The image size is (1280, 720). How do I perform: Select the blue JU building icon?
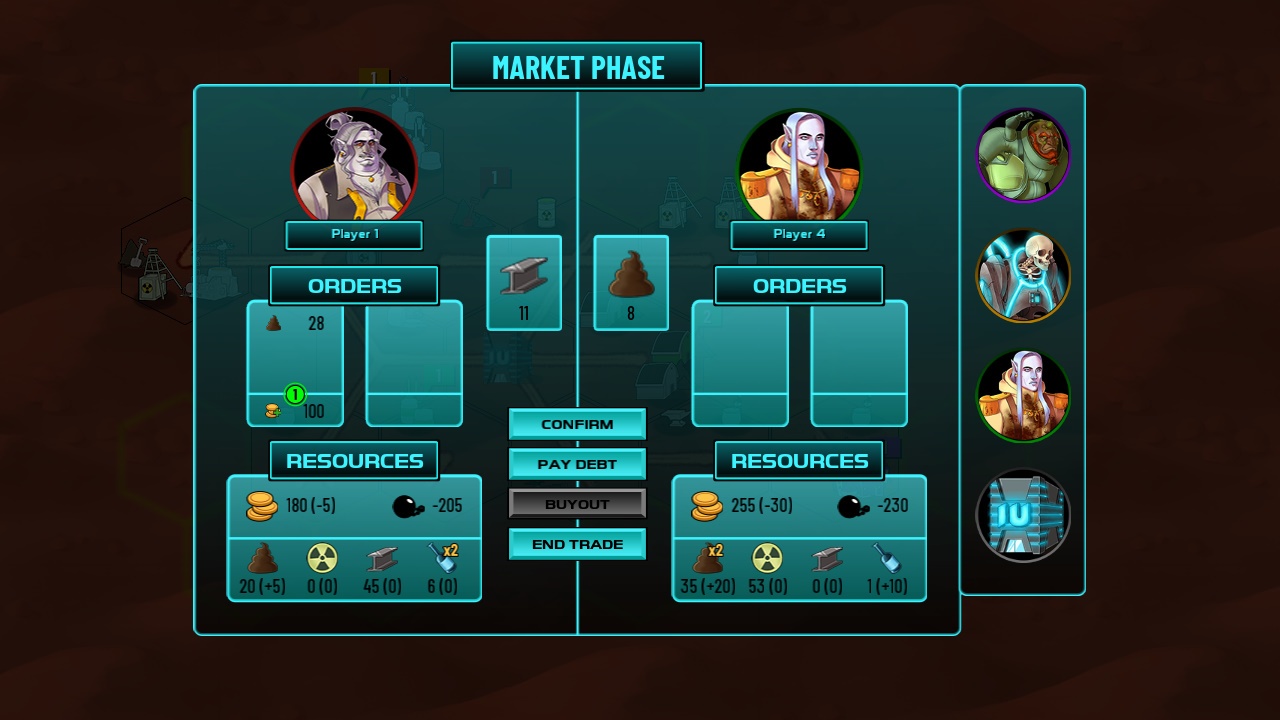pos(1023,516)
